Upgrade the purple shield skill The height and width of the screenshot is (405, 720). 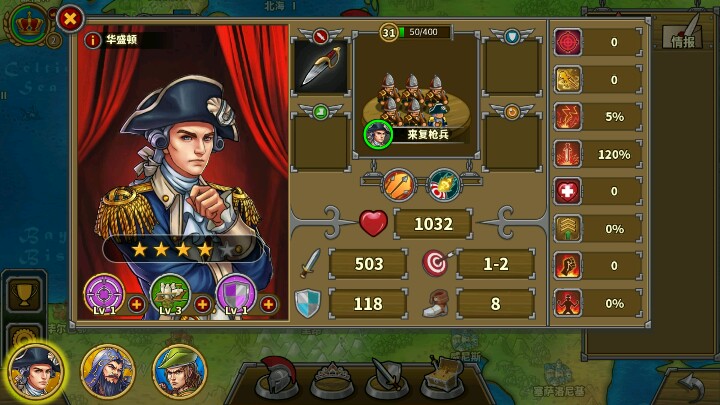pos(268,303)
